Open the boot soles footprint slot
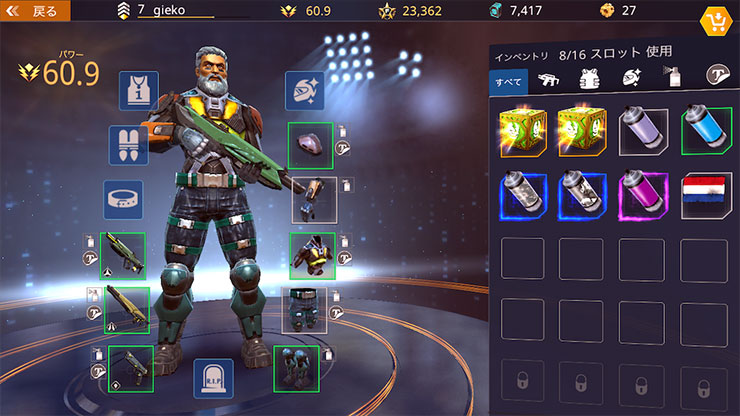This screenshot has width=740, height=416. [x=129, y=145]
